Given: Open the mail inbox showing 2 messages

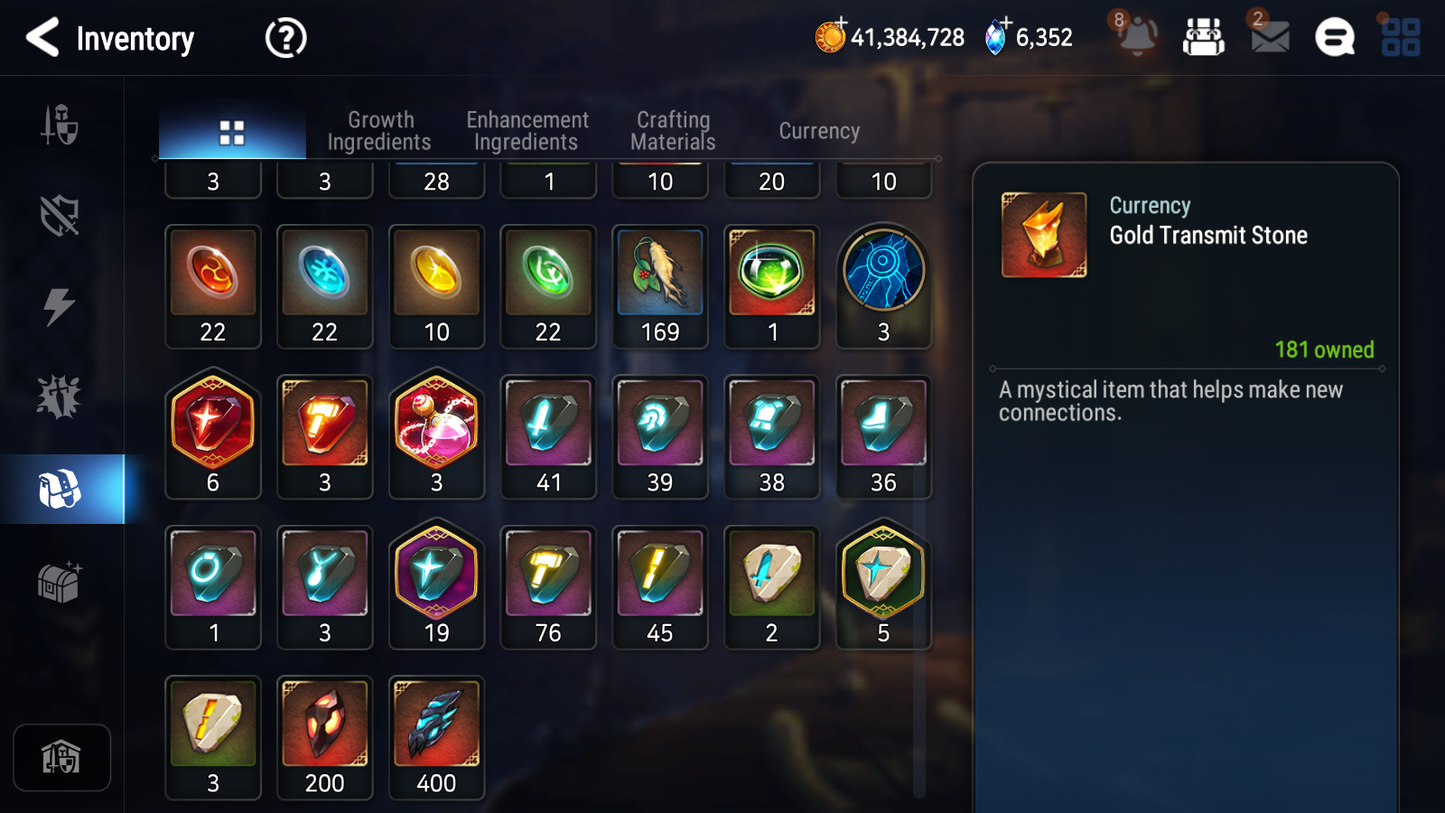Looking at the screenshot, I should click(x=1269, y=37).
